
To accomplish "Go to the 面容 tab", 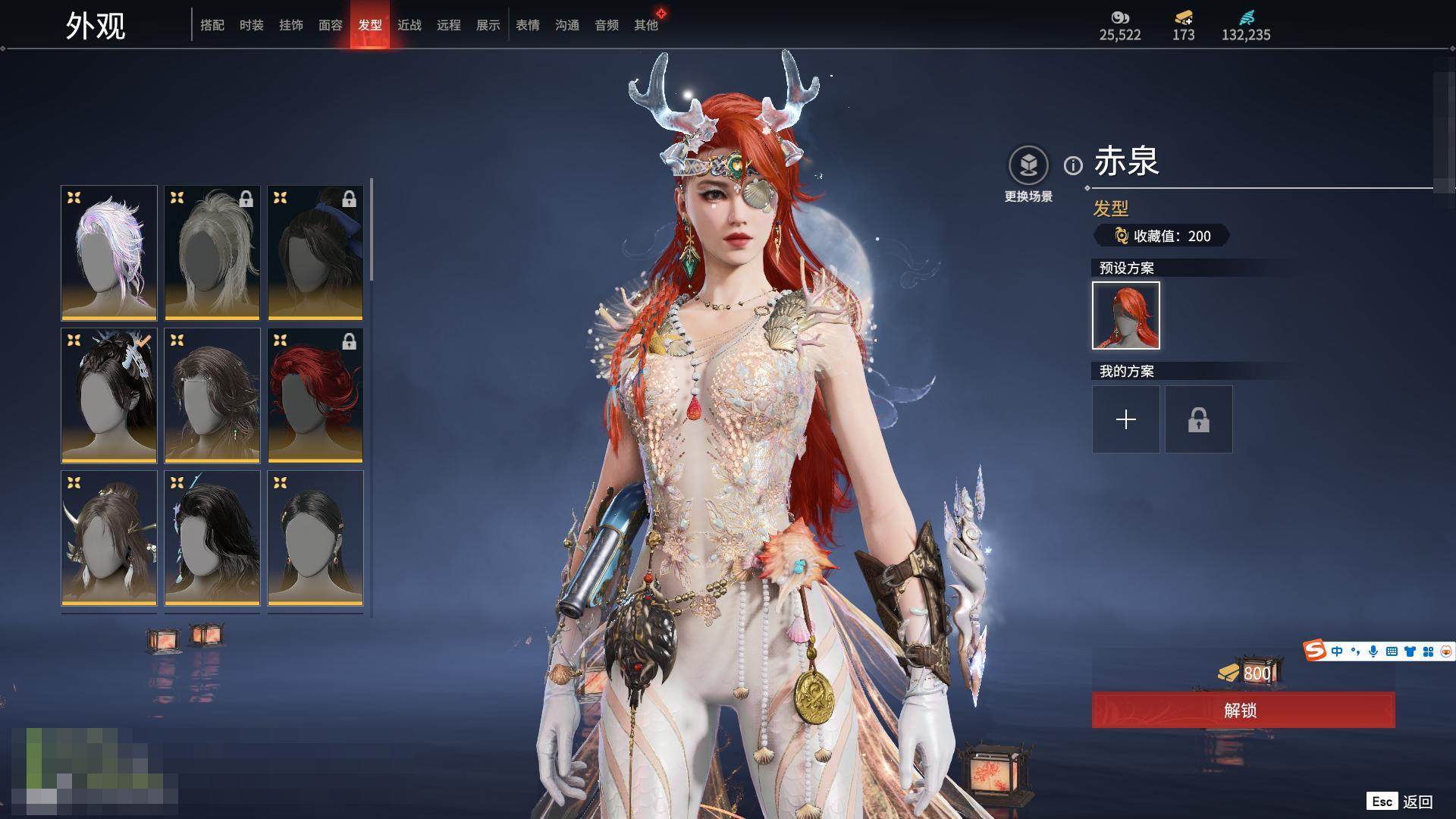I will point(331,25).
